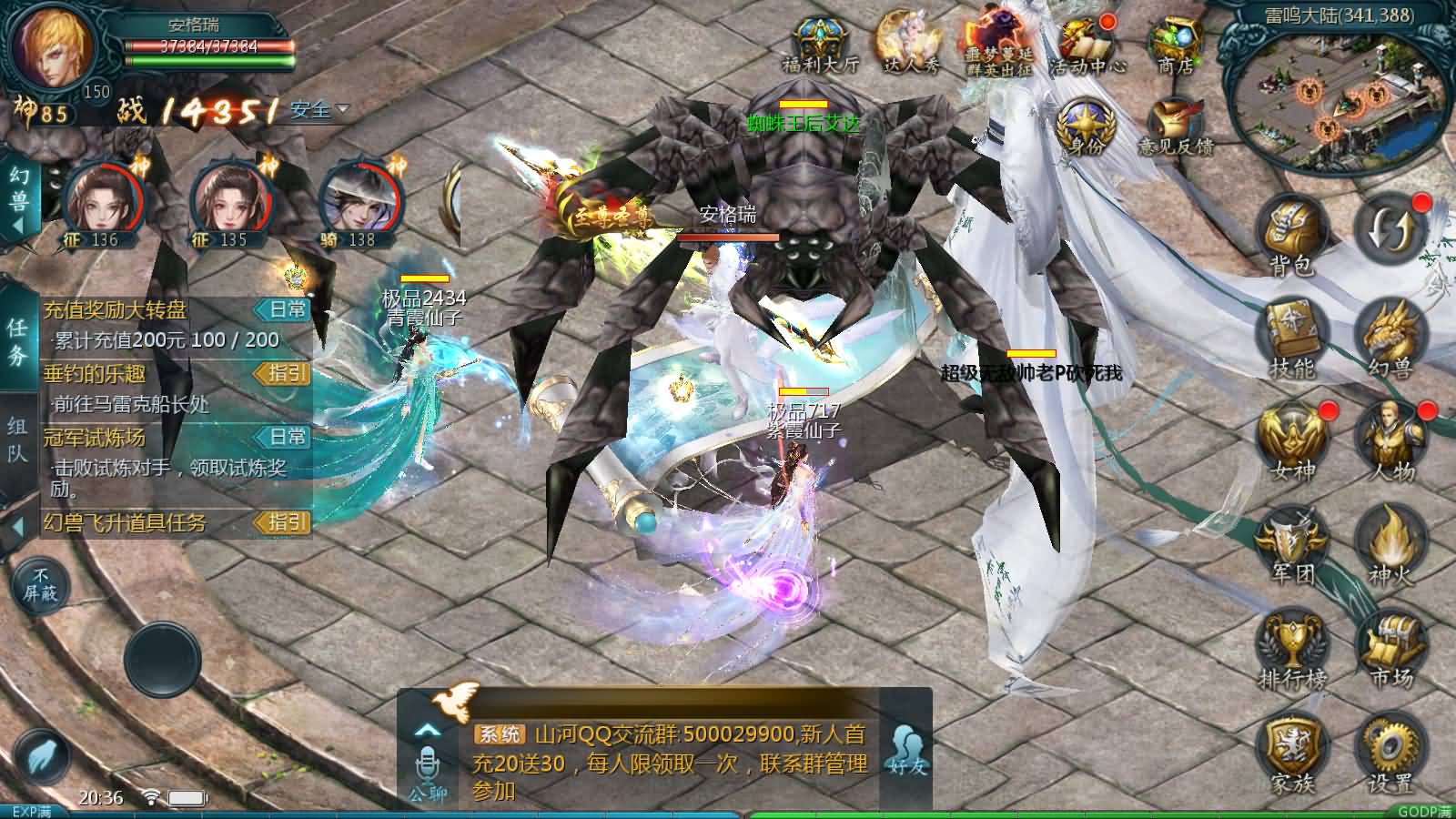This screenshot has height=819, width=1456.
Task: Switch to the 幻兽 pet tab
Action: tap(18, 185)
